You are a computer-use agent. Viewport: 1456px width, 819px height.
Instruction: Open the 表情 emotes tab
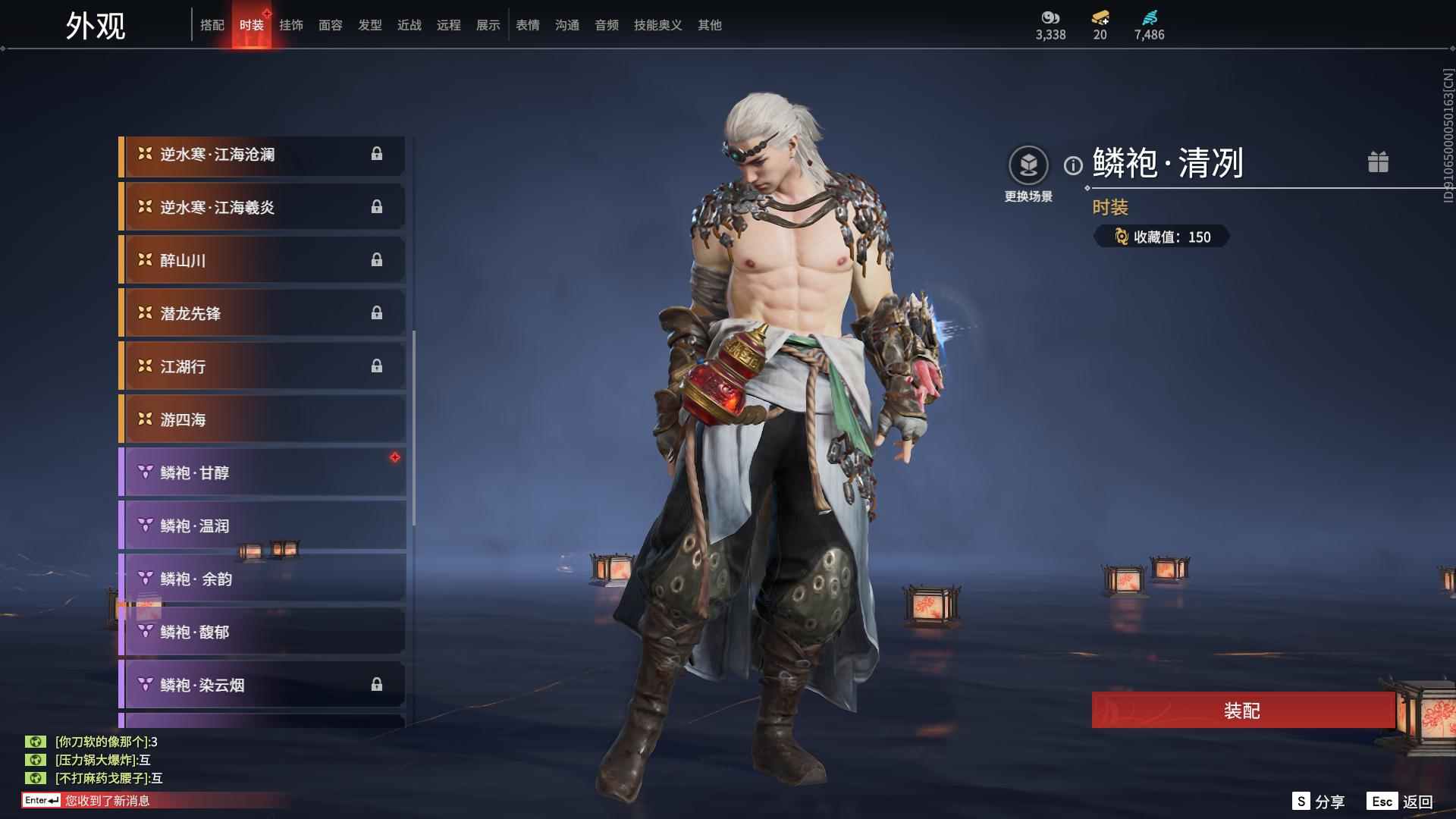point(528,25)
